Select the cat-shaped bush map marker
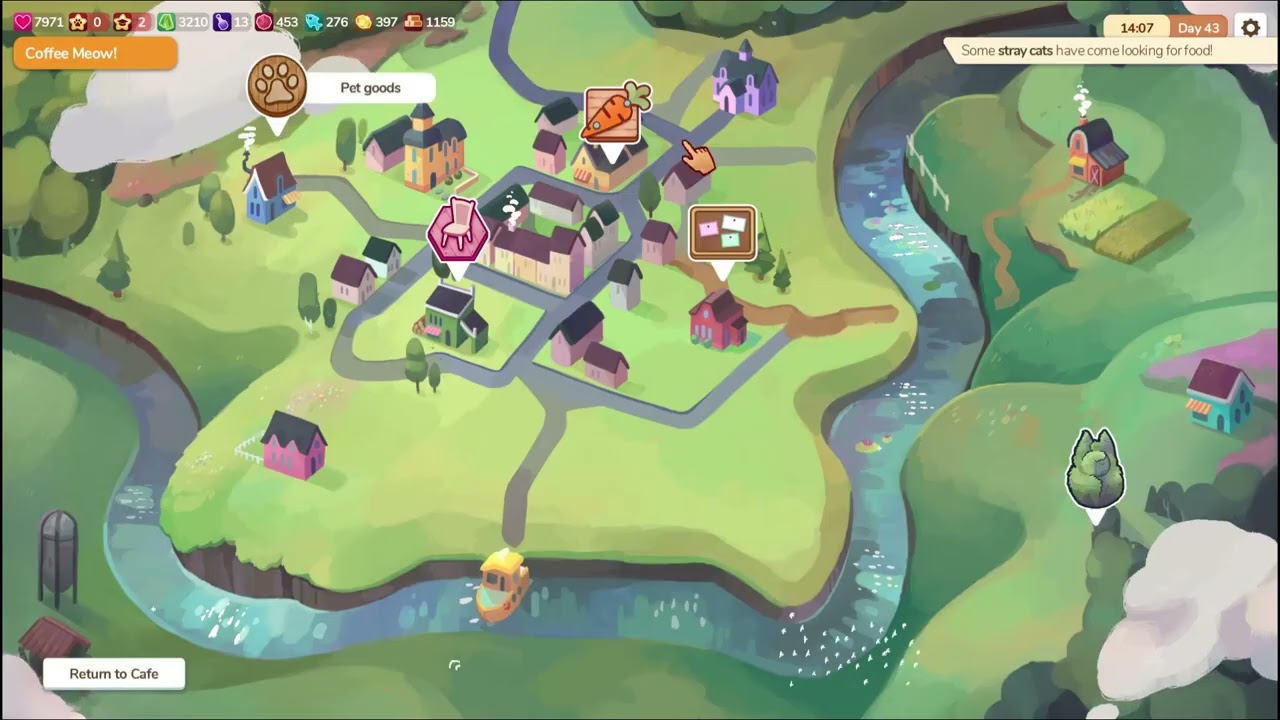 [1096, 469]
